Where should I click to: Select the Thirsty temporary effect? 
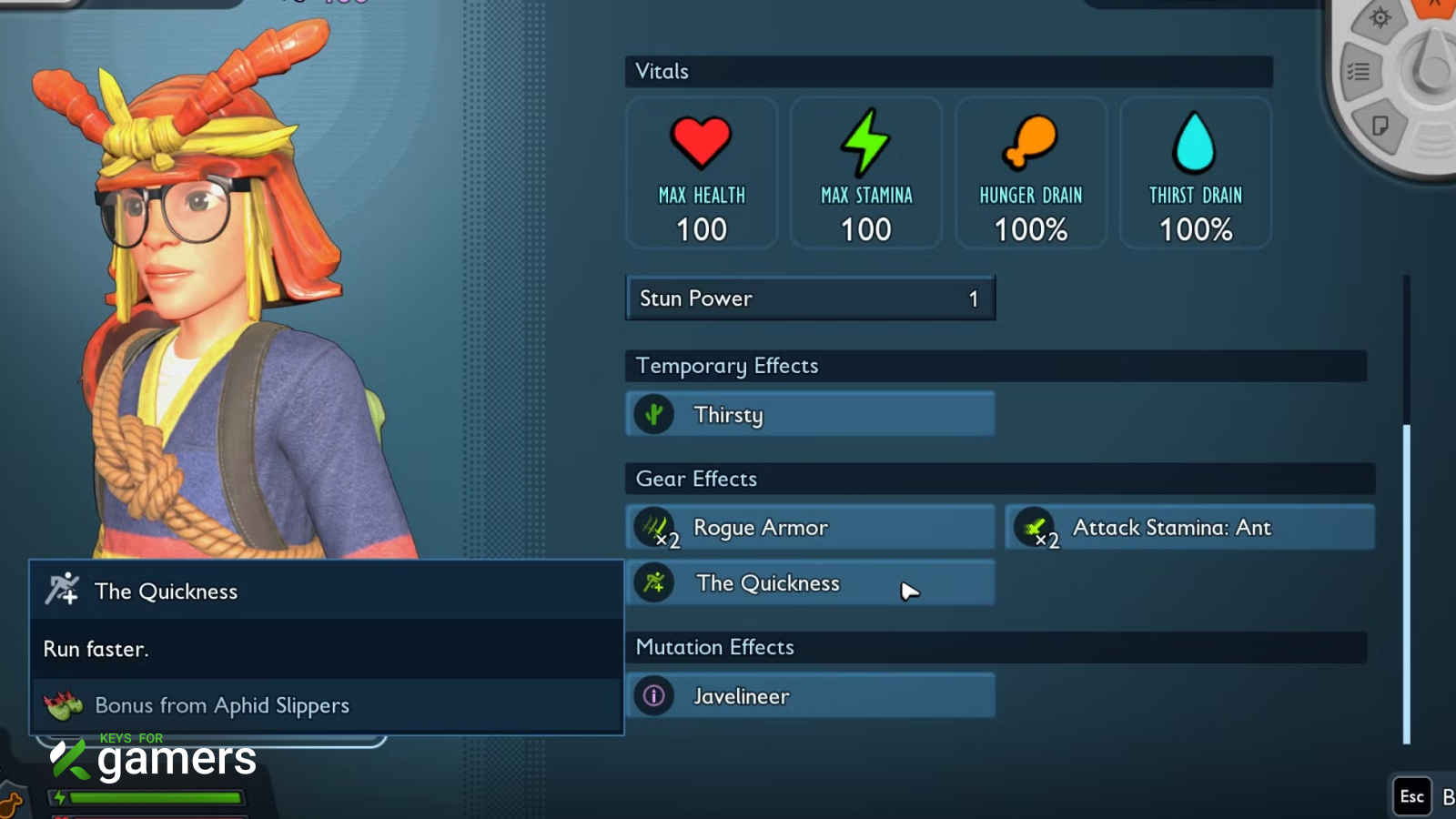click(x=809, y=415)
